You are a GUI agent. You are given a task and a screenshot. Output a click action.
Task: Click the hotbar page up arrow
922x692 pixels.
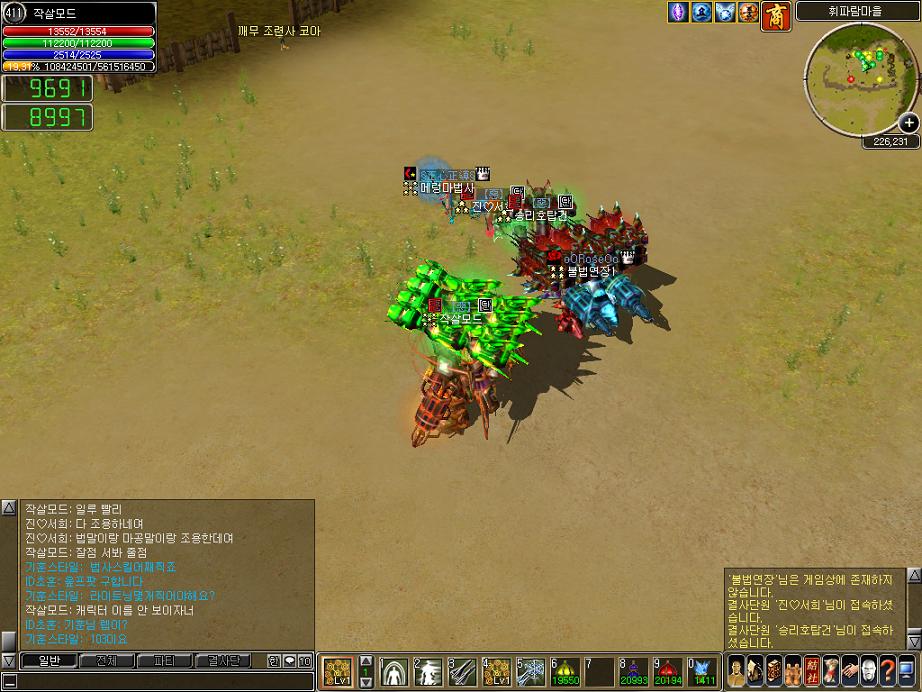point(366,662)
